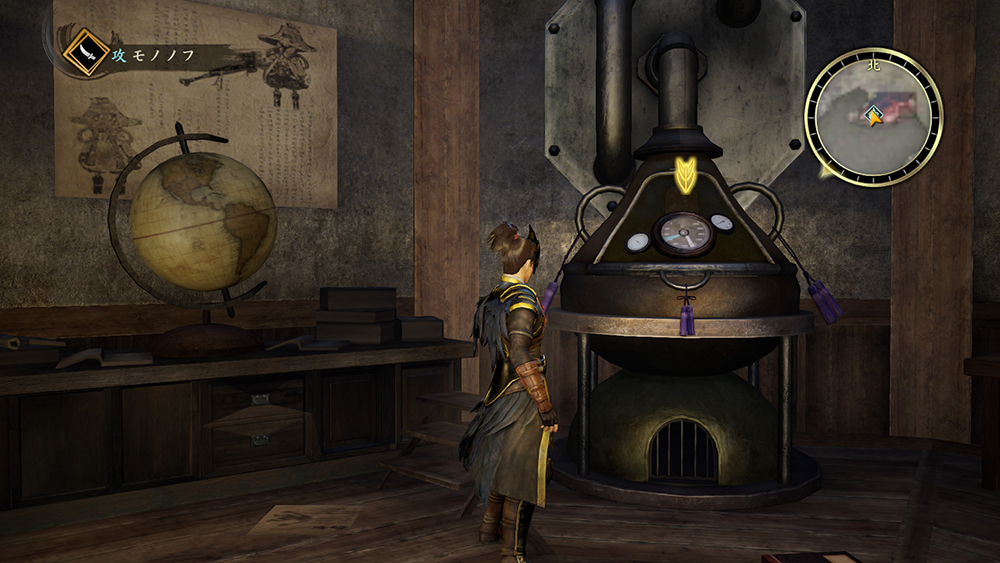This screenshot has height=563, width=1000.
Task: Open the circular minimap
Action: pos(873,117)
